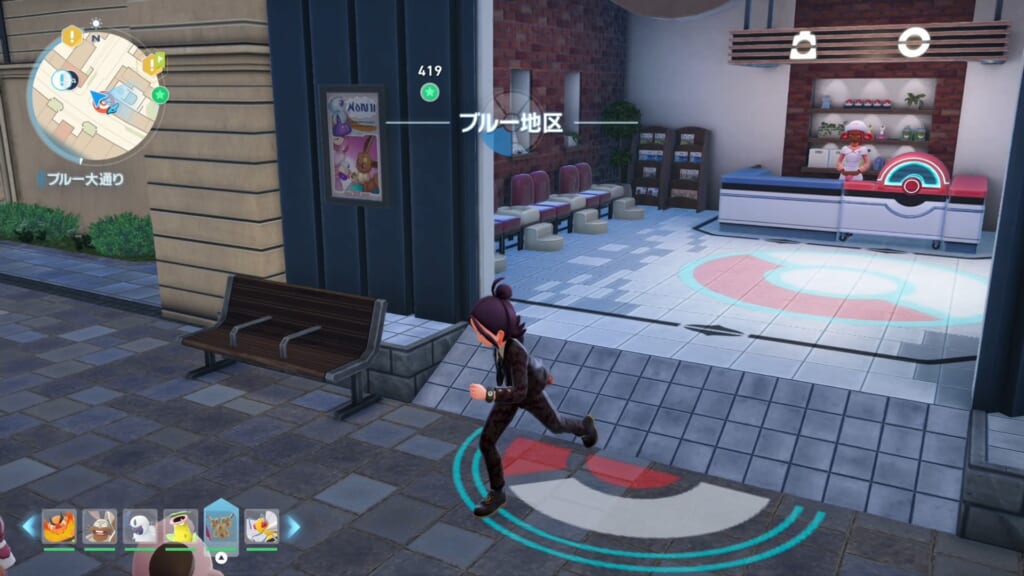Click the right arrow beside the party bar
This screenshot has height=576, width=1024.
(293, 526)
